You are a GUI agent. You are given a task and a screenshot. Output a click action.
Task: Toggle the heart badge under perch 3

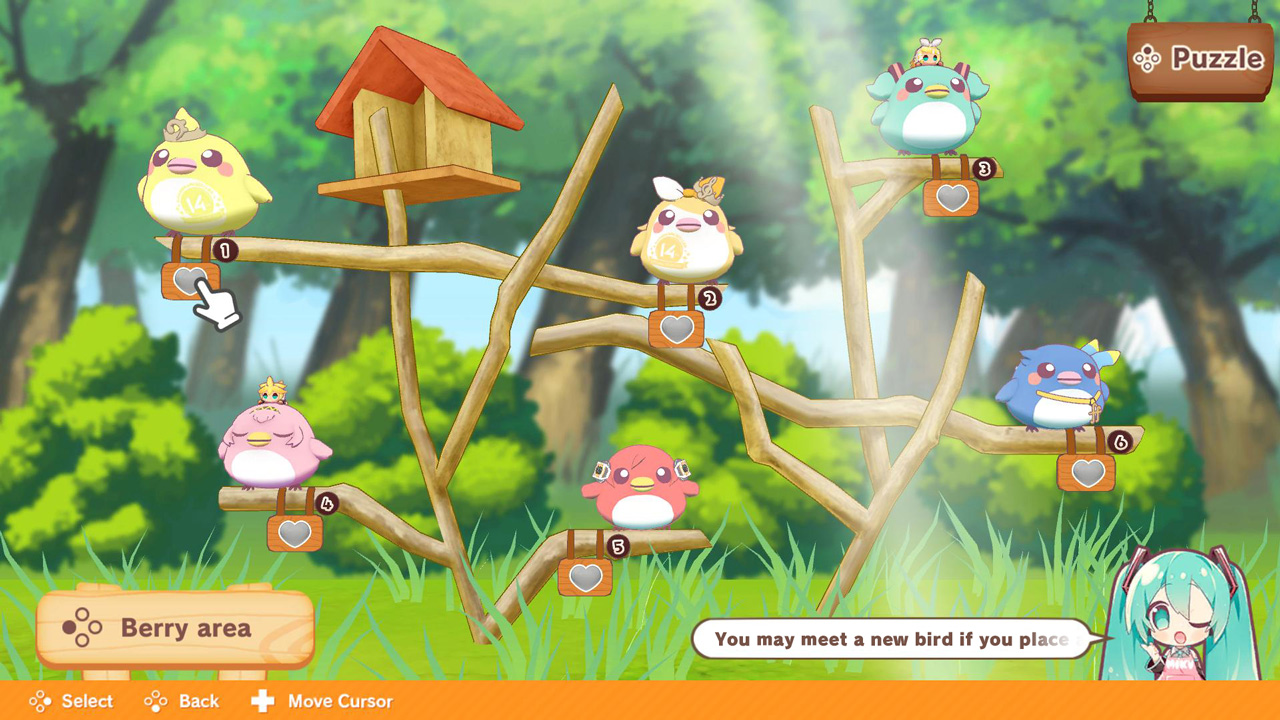952,199
